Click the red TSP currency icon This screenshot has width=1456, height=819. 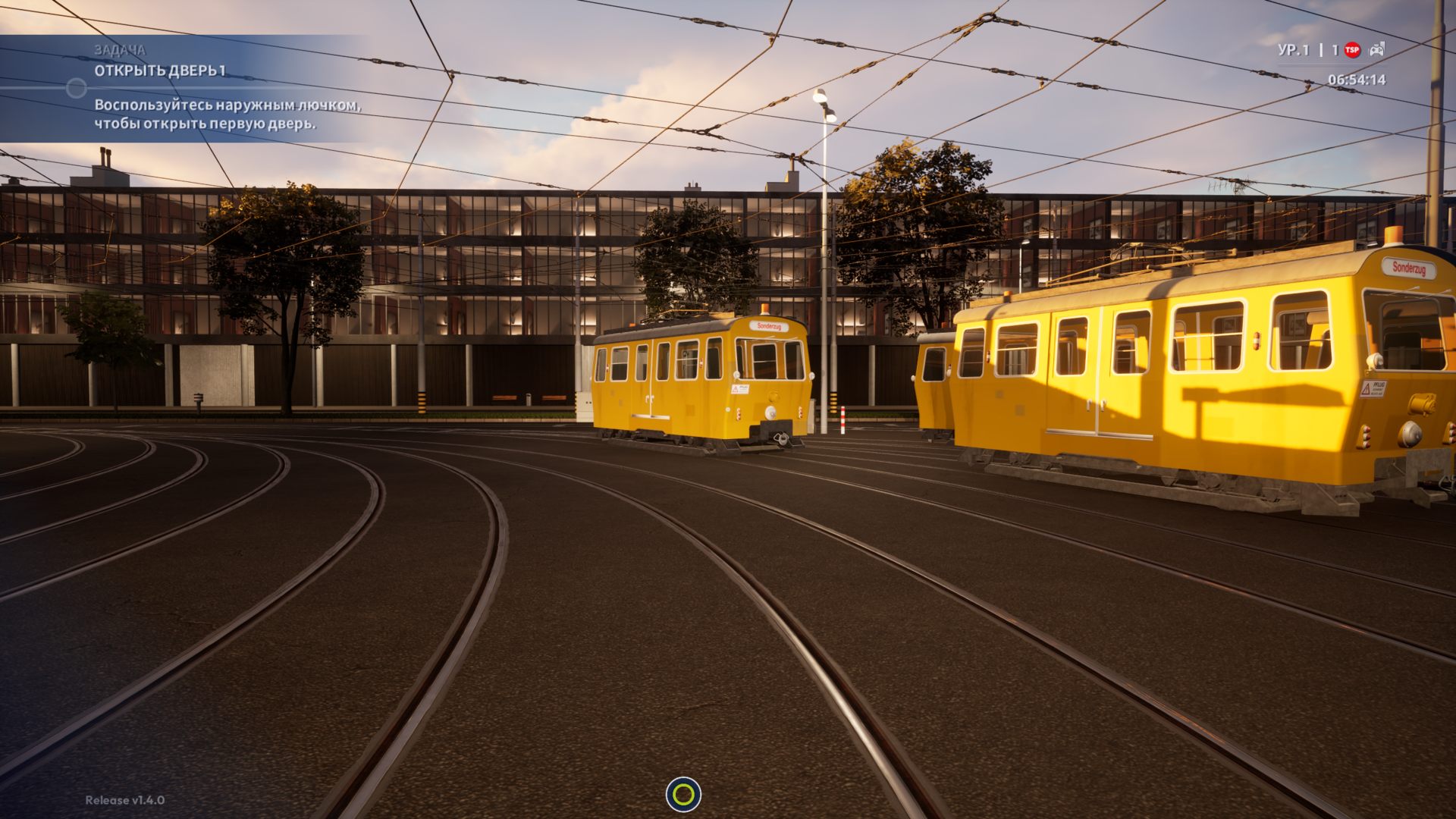coord(1352,50)
